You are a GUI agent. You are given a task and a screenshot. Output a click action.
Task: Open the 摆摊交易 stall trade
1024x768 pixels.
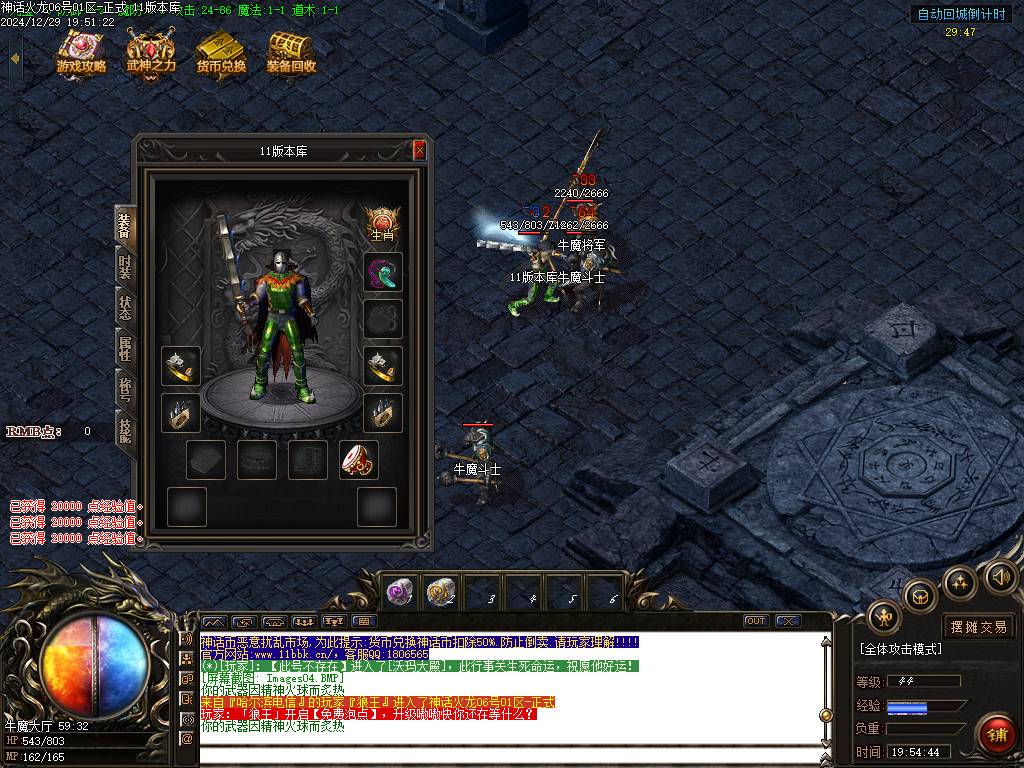978,627
